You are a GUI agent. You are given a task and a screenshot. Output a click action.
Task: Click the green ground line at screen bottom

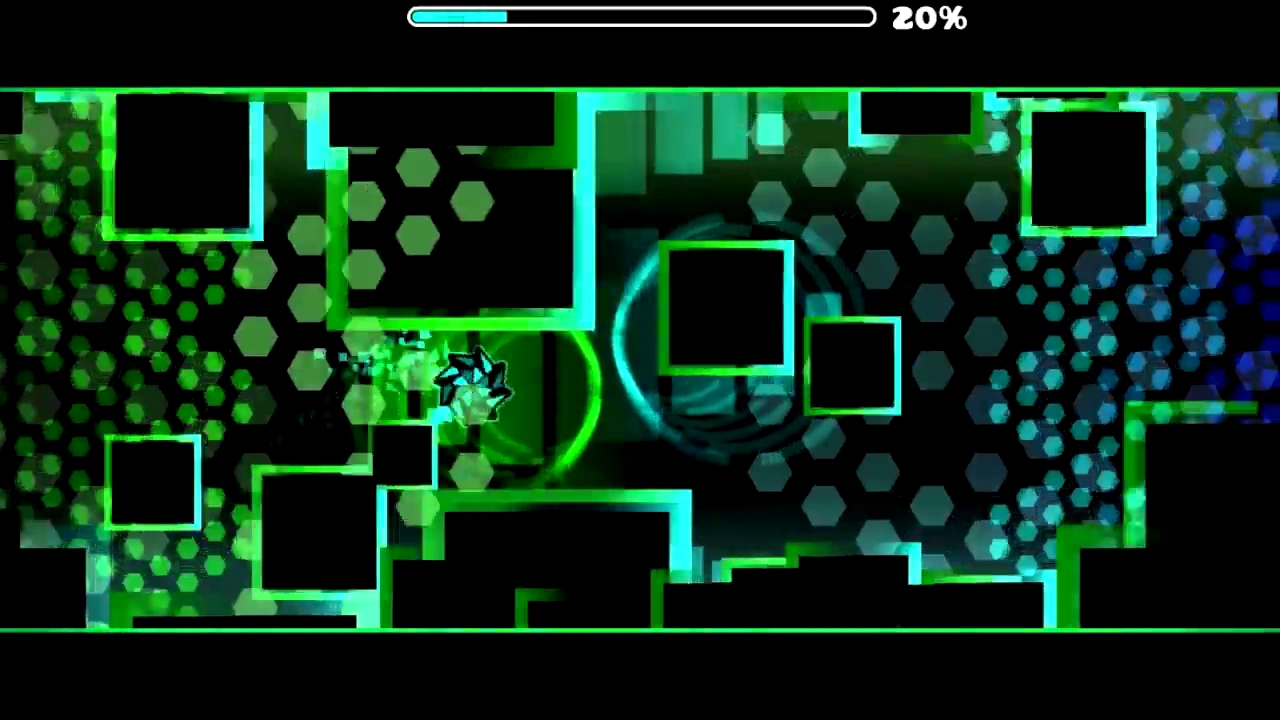(640, 628)
